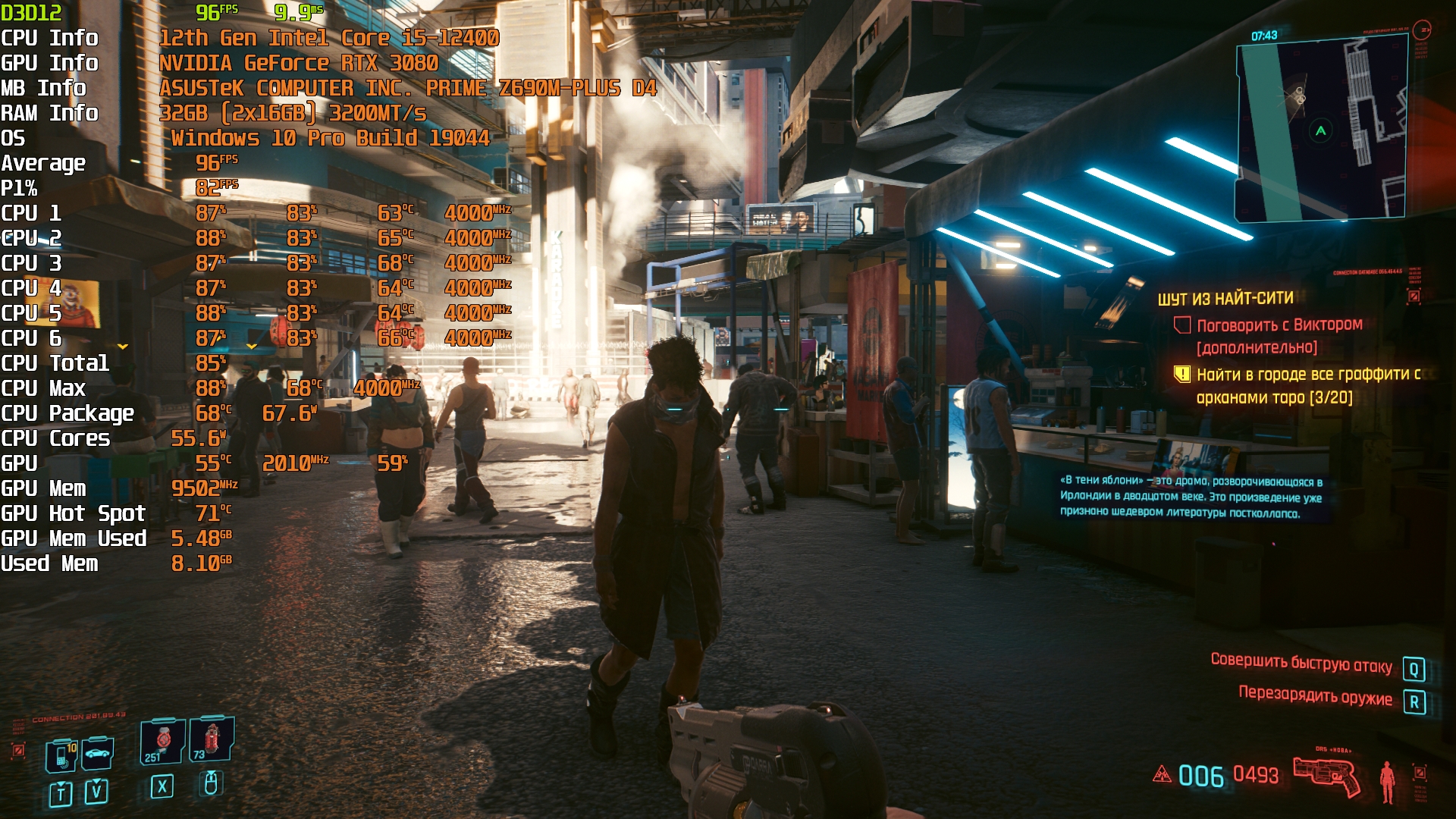Click the player arrow marker on minimap
This screenshot has height=819, width=1456.
(x=1320, y=131)
